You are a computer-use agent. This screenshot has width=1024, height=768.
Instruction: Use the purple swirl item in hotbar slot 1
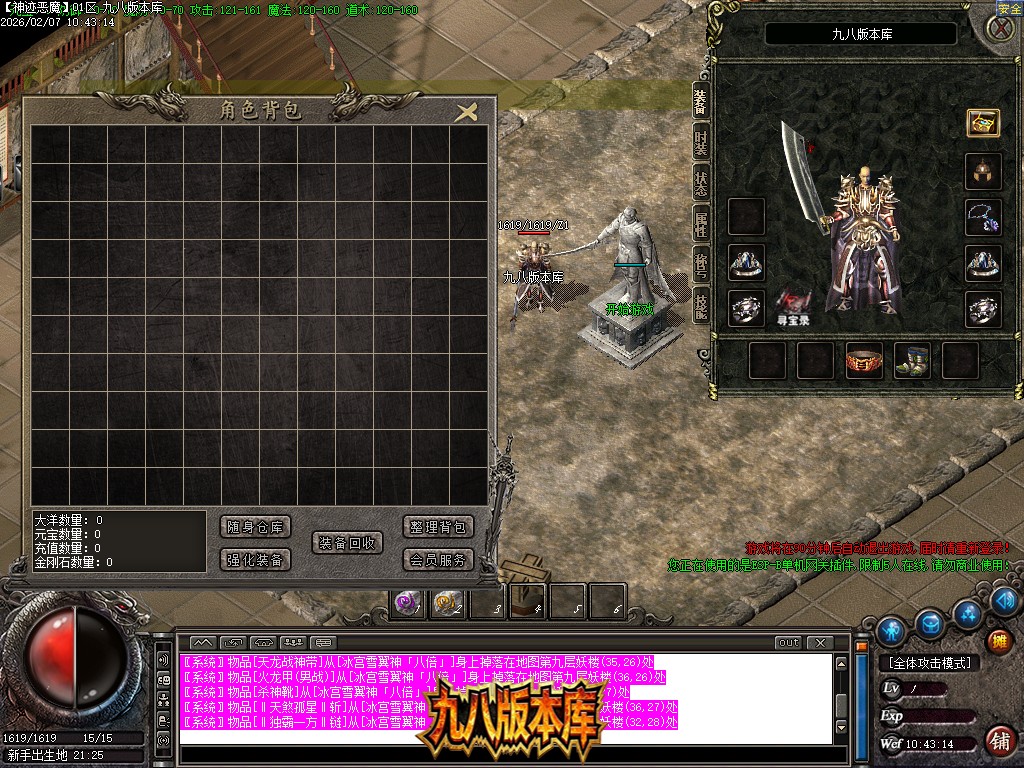407,603
